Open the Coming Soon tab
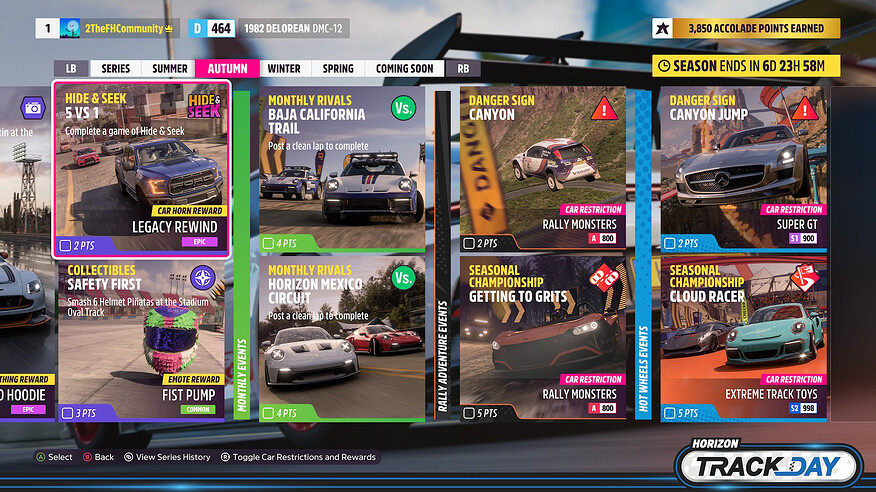Image resolution: width=876 pixels, height=492 pixels. (x=405, y=69)
